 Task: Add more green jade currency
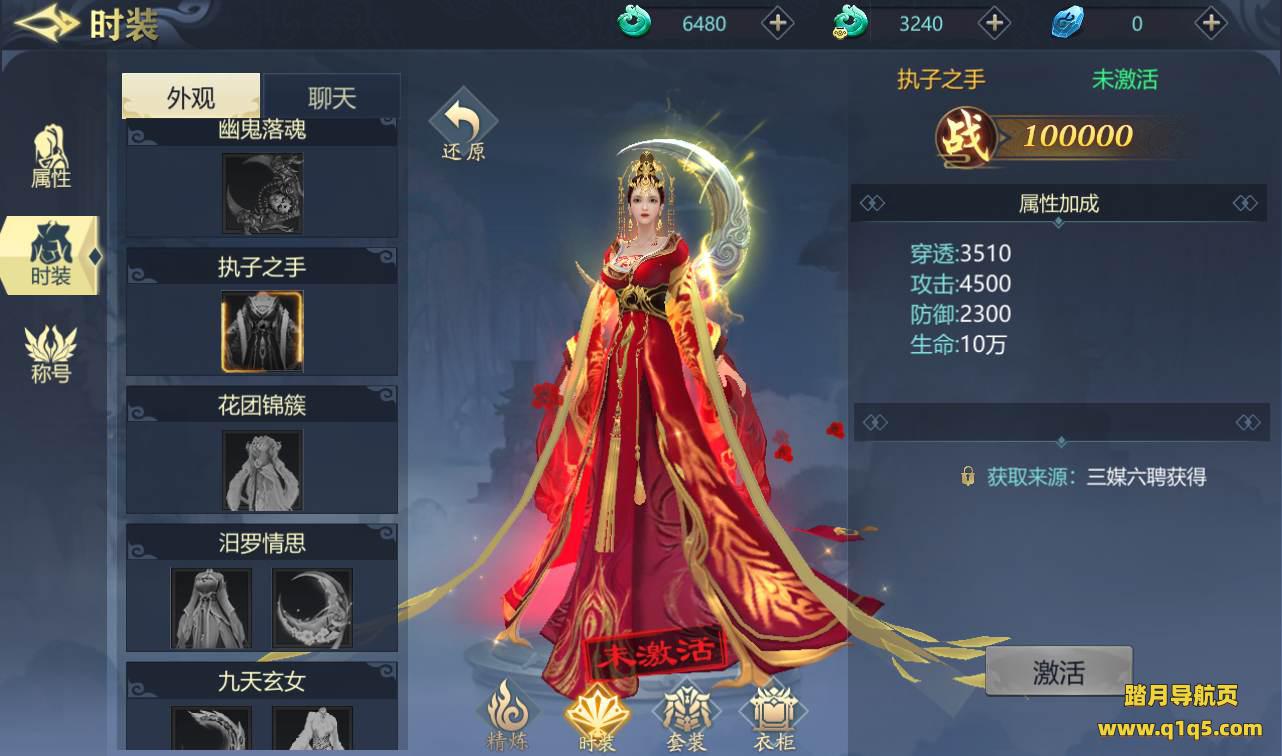(778, 23)
